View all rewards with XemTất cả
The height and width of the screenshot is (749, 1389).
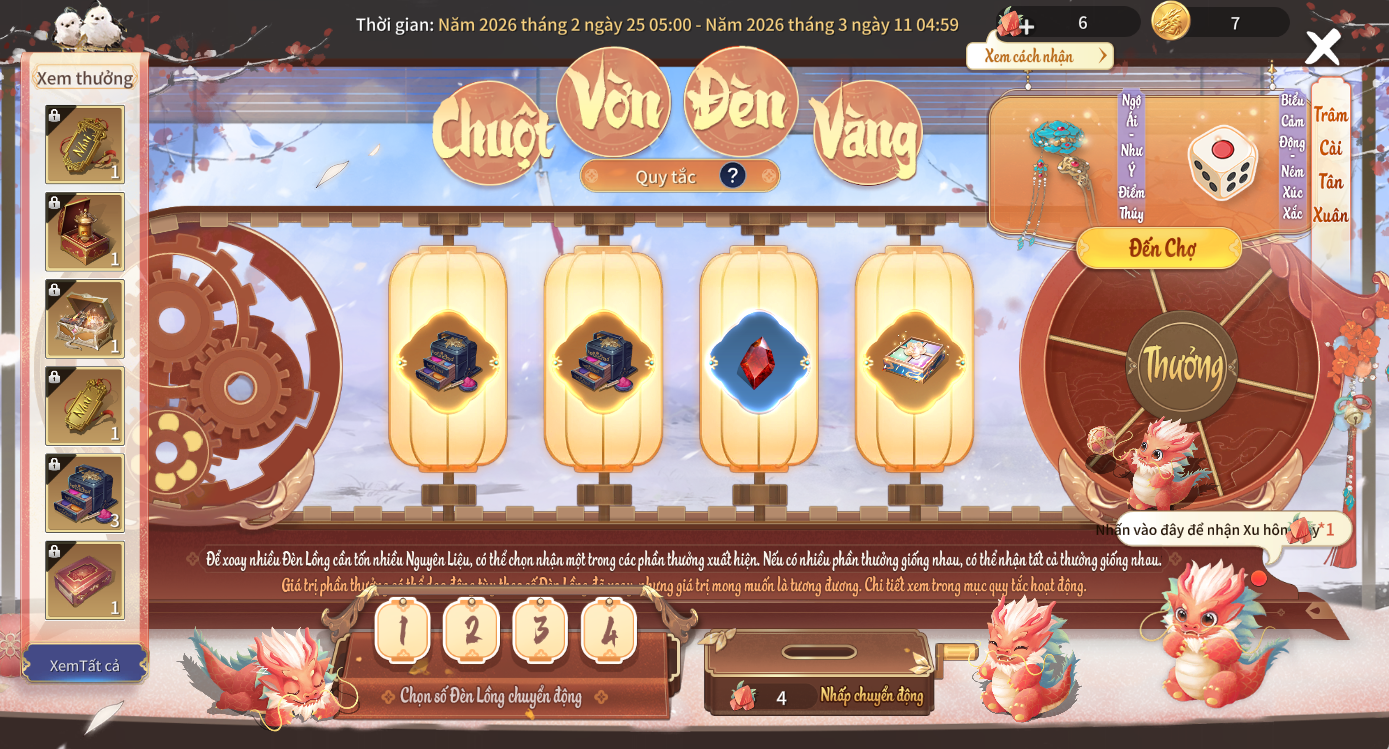84,665
